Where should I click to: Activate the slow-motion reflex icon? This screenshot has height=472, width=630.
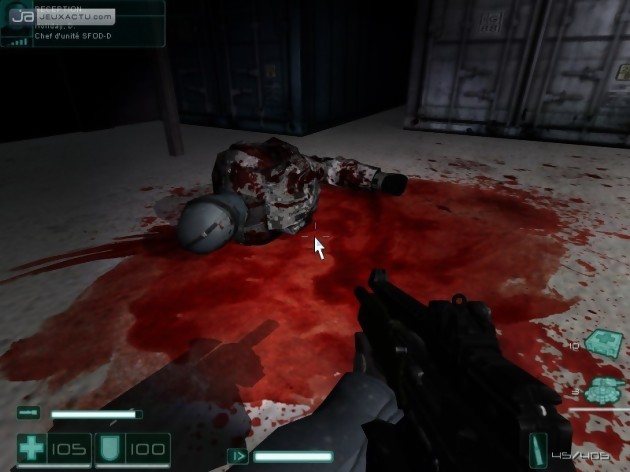coord(238,456)
